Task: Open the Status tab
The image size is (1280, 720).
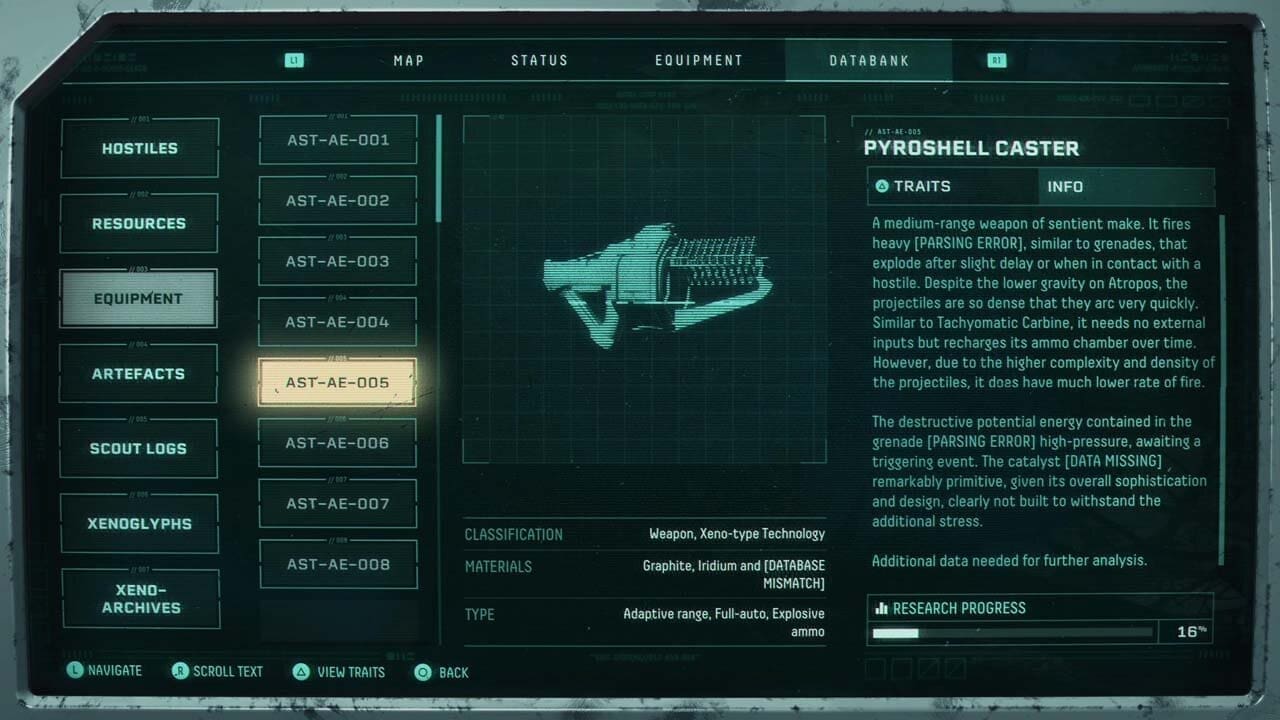Action: tap(539, 60)
